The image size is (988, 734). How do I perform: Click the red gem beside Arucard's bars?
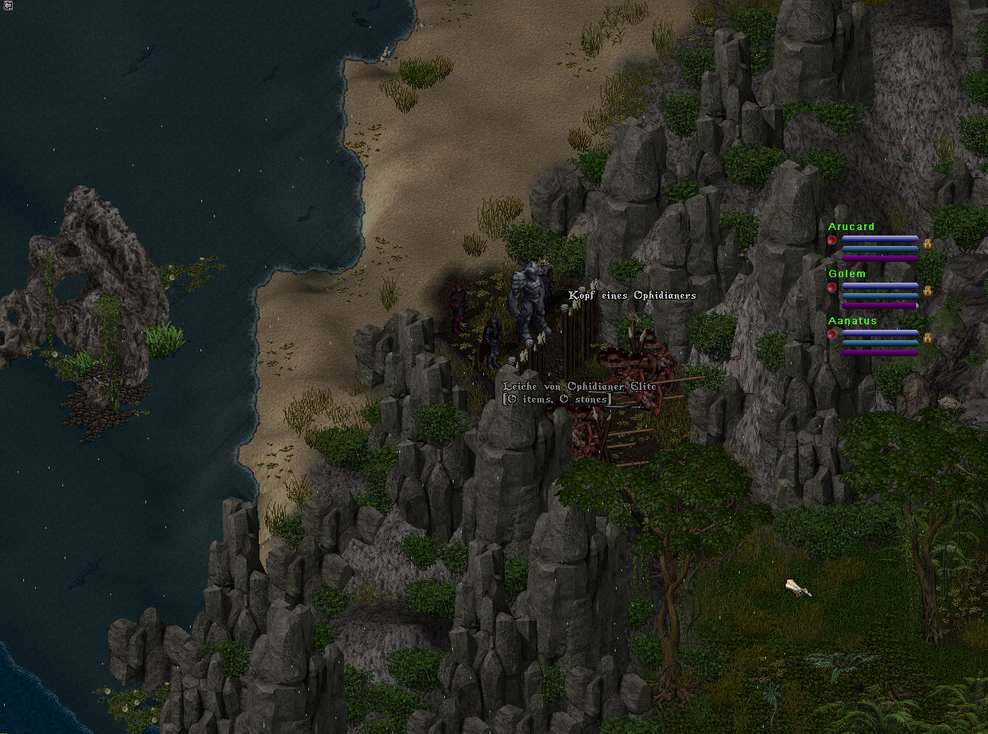(x=831, y=241)
